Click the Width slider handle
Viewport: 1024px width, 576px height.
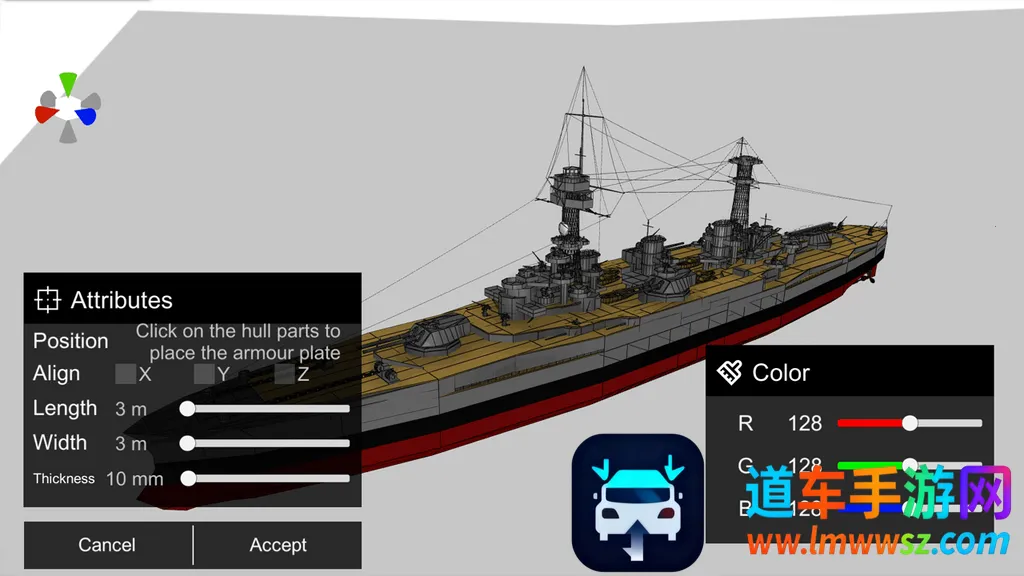coord(187,443)
